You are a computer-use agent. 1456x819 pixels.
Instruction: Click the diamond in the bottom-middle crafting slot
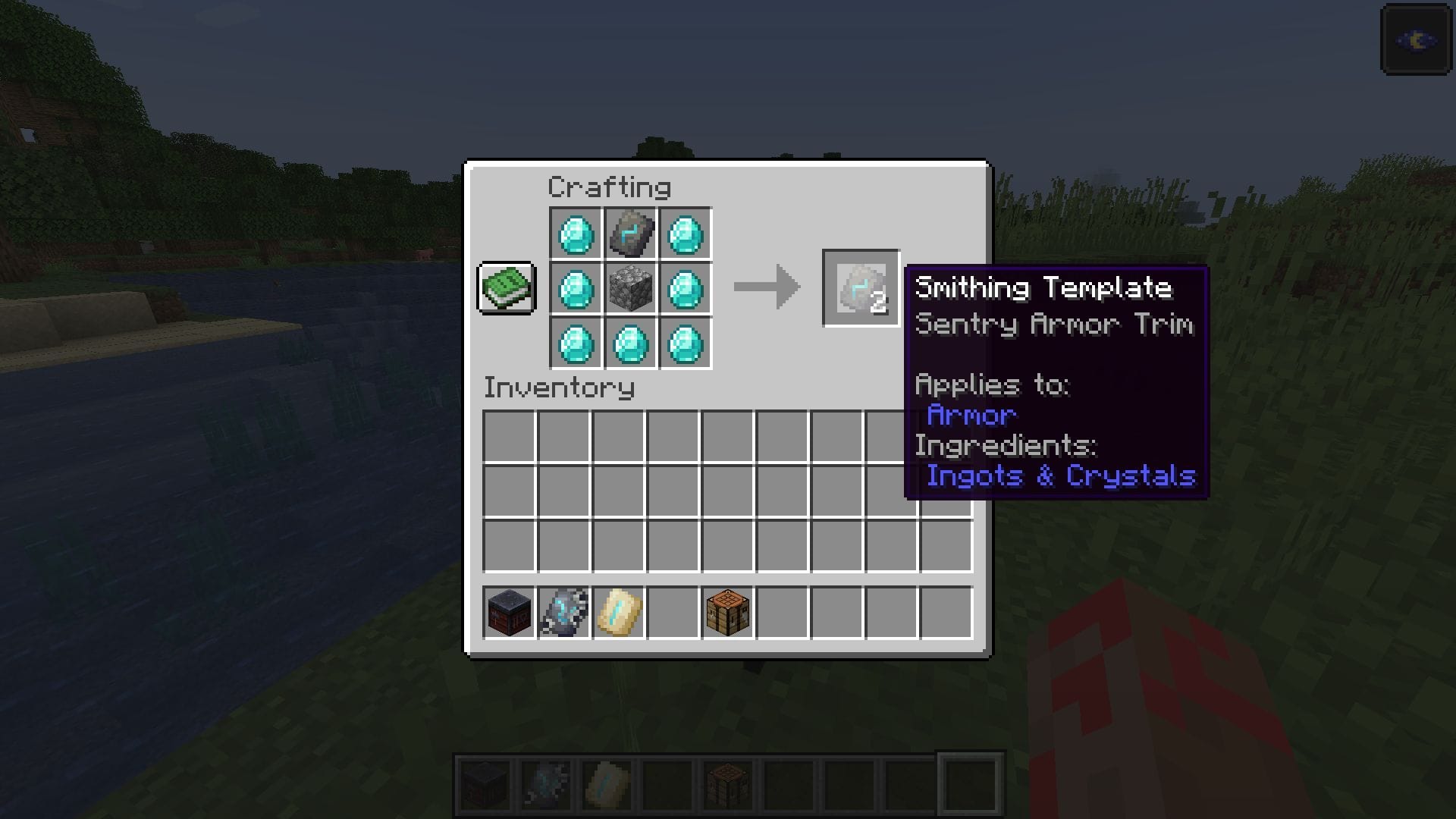tap(630, 344)
